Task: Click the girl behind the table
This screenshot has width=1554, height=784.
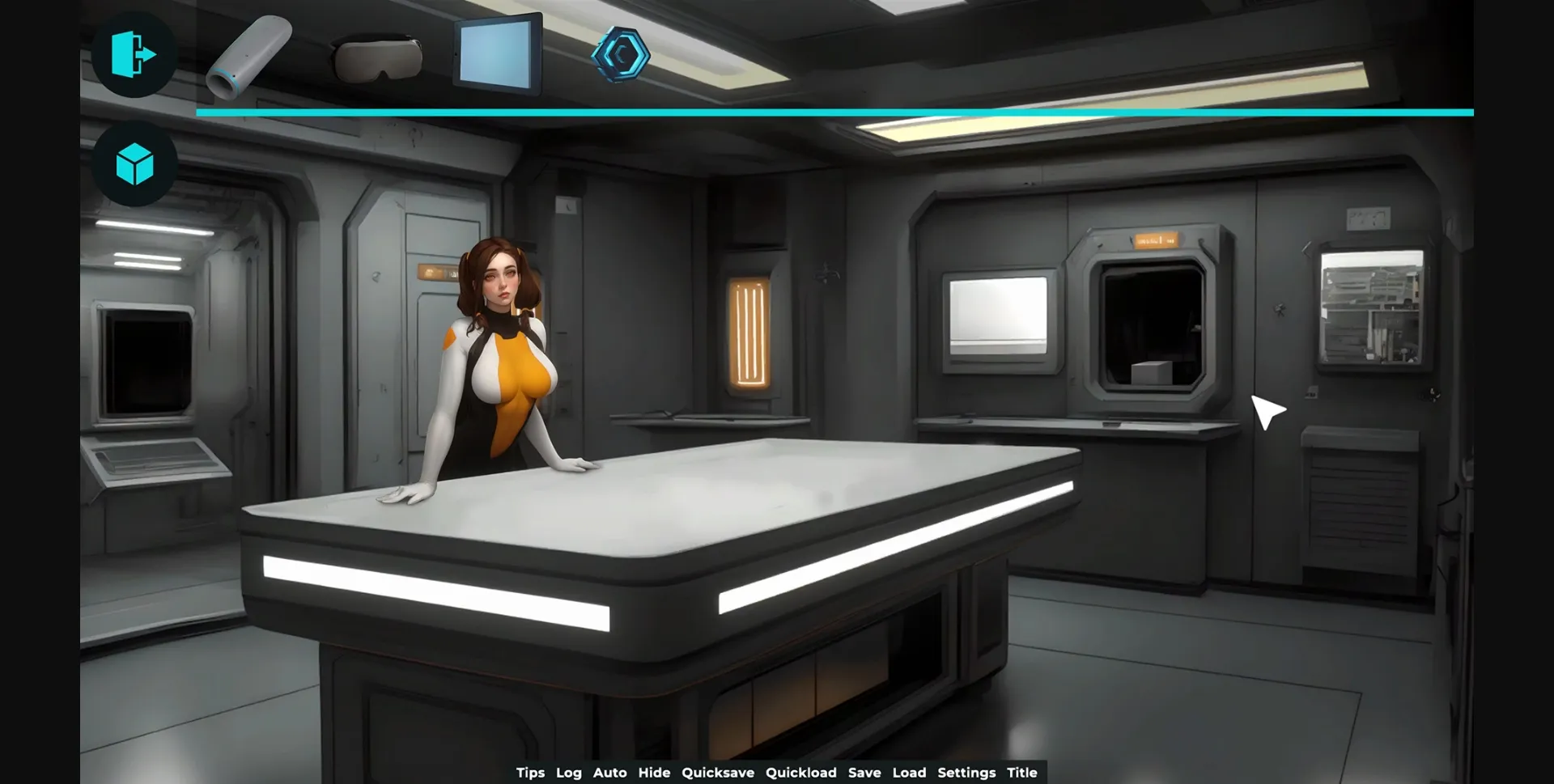Action: coord(503,348)
